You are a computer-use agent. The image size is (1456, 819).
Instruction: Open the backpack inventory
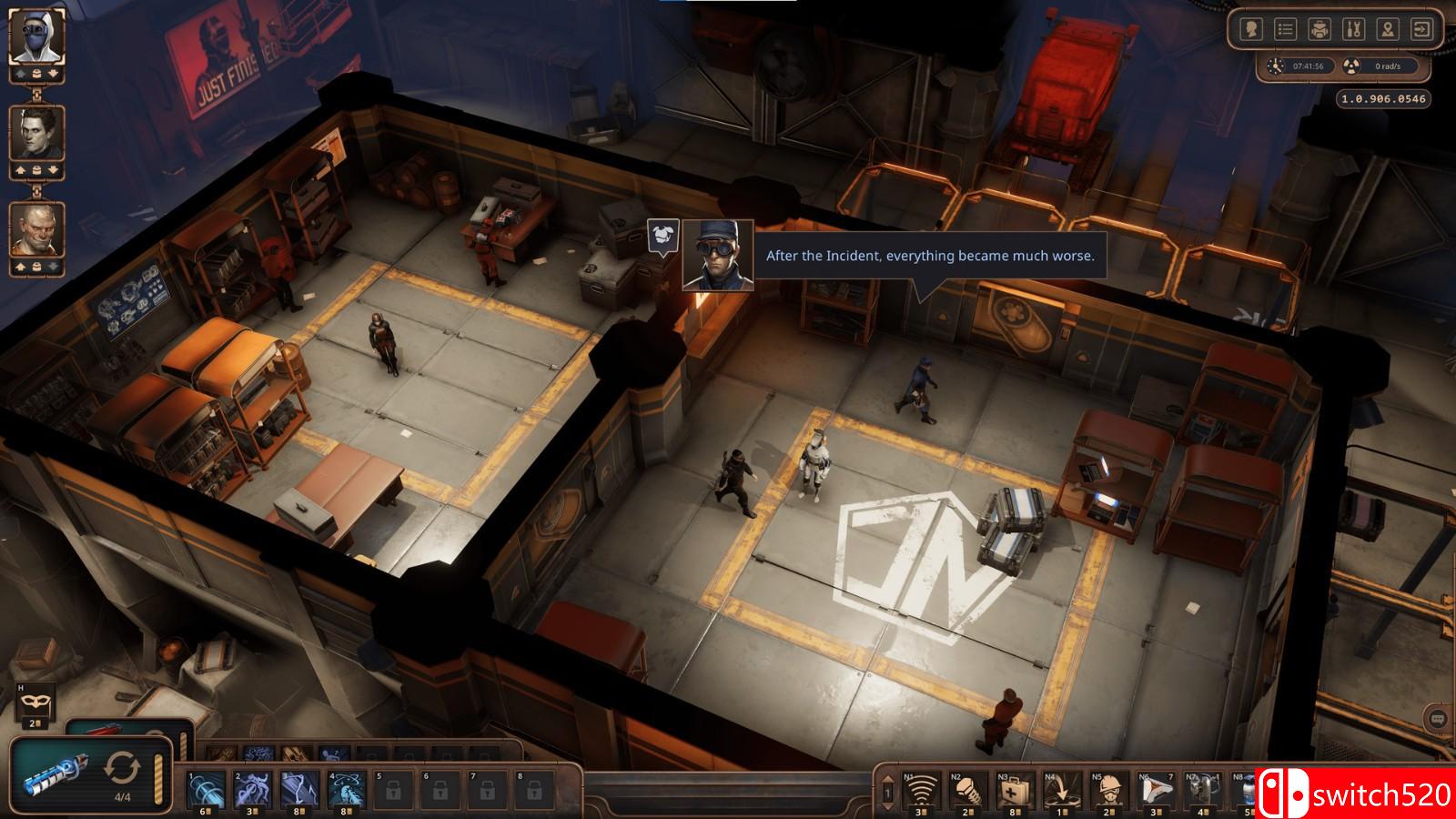(x=1319, y=30)
